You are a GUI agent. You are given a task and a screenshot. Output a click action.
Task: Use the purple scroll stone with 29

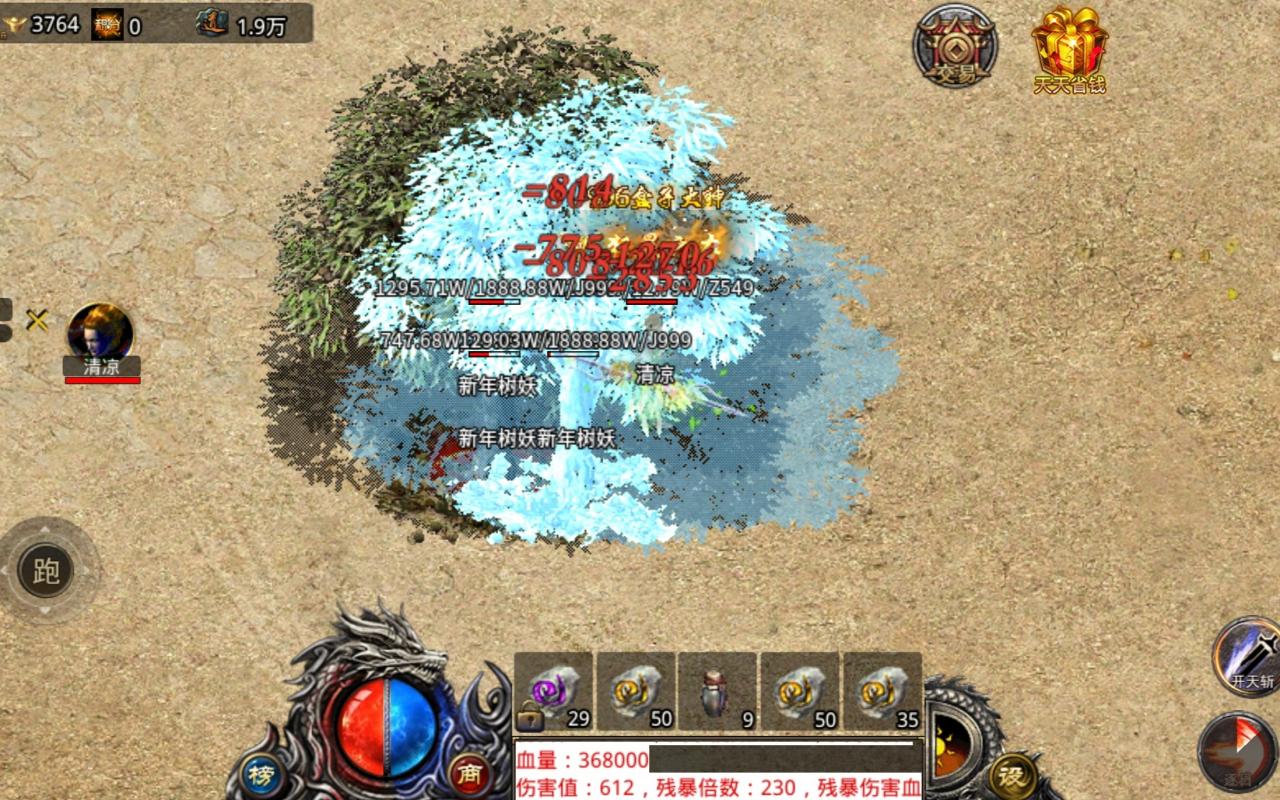tap(553, 692)
